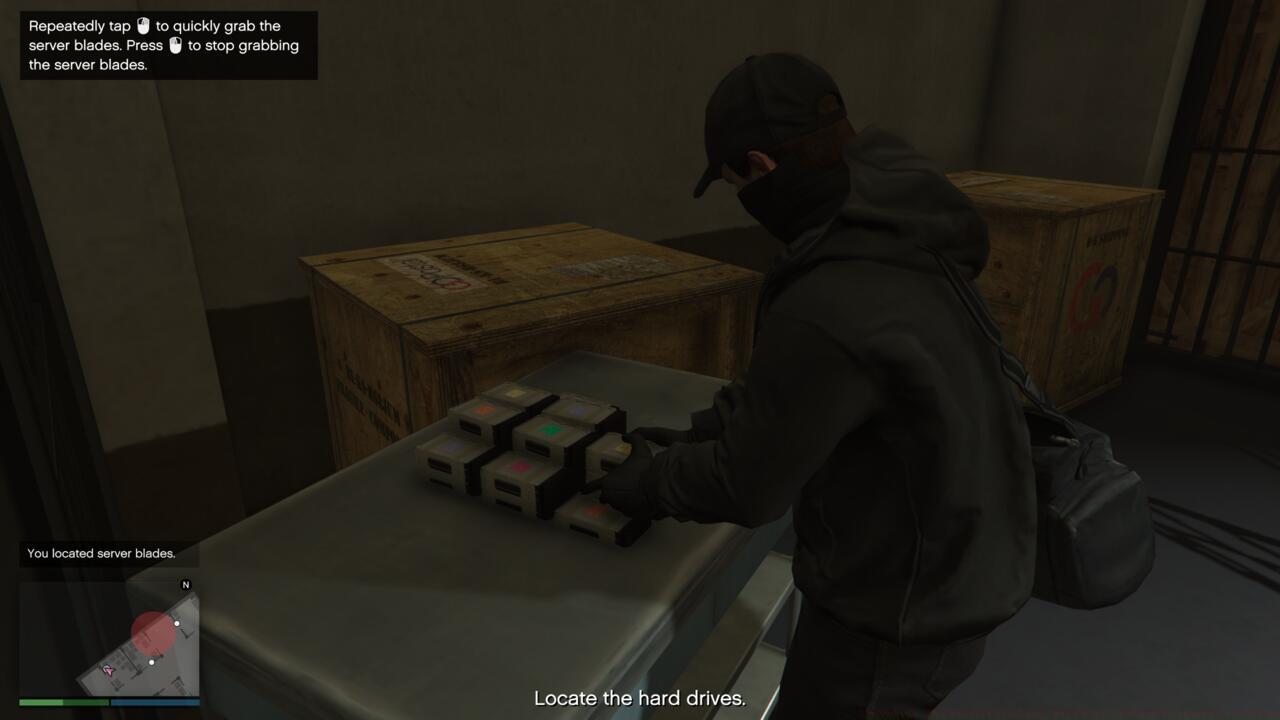Click the tutorial prompt box in the corner
The height and width of the screenshot is (720, 1280).
point(168,44)
